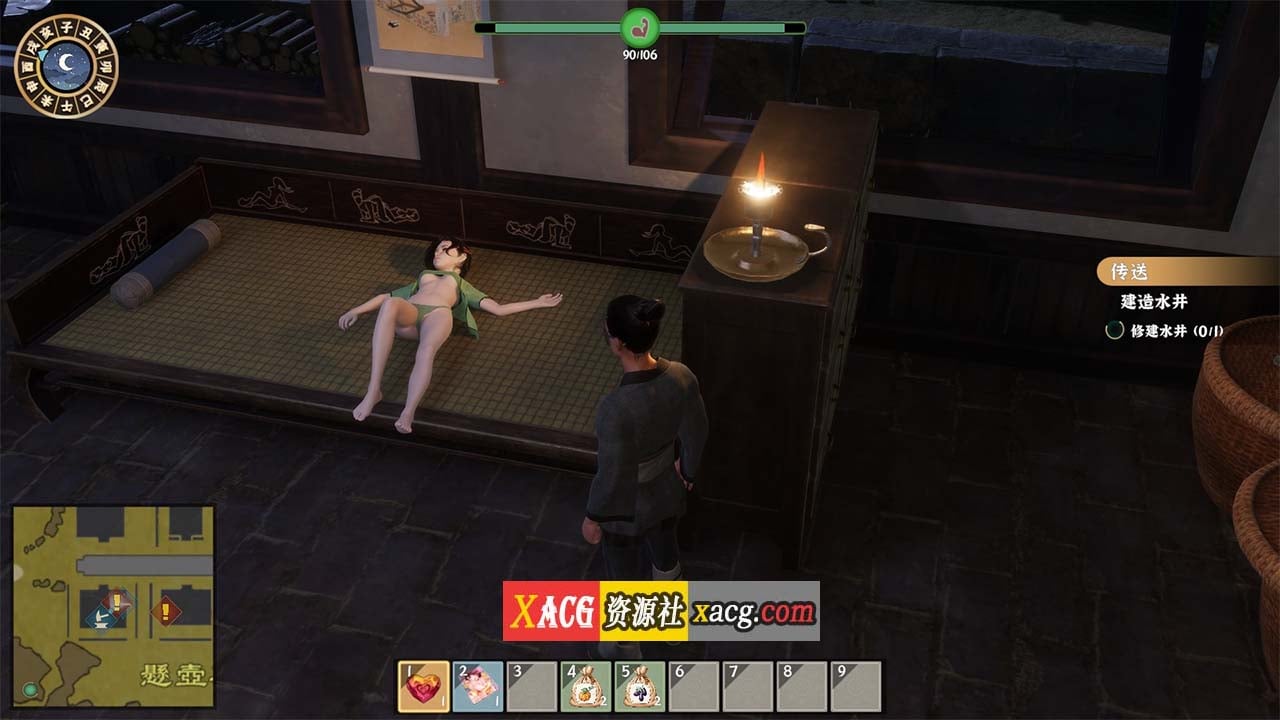Select the heart gem item in hotbar slot 1
The image size is (1280, 720).
click(420, 685)
